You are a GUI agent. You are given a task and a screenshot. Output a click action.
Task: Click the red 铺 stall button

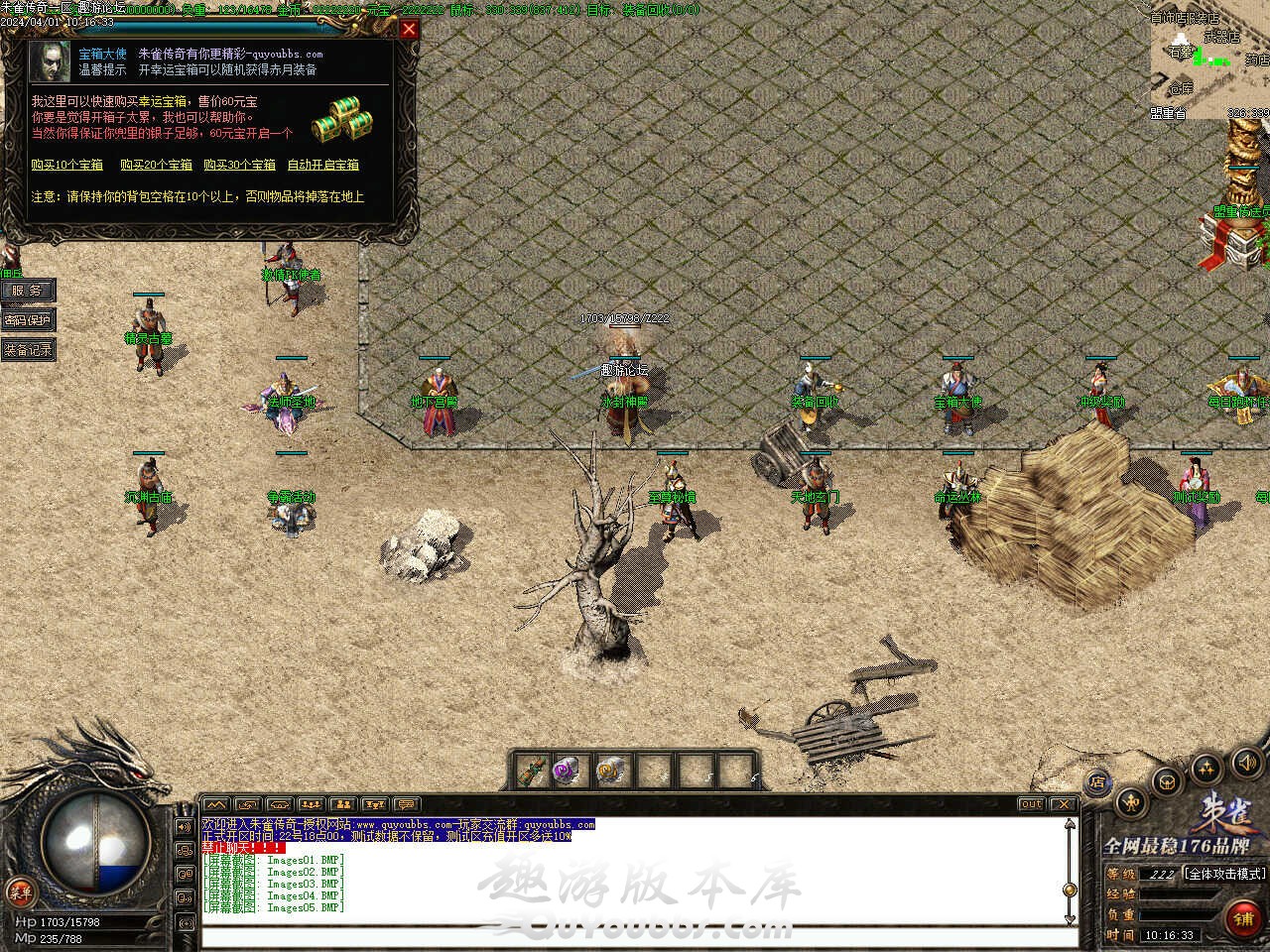1243,919
